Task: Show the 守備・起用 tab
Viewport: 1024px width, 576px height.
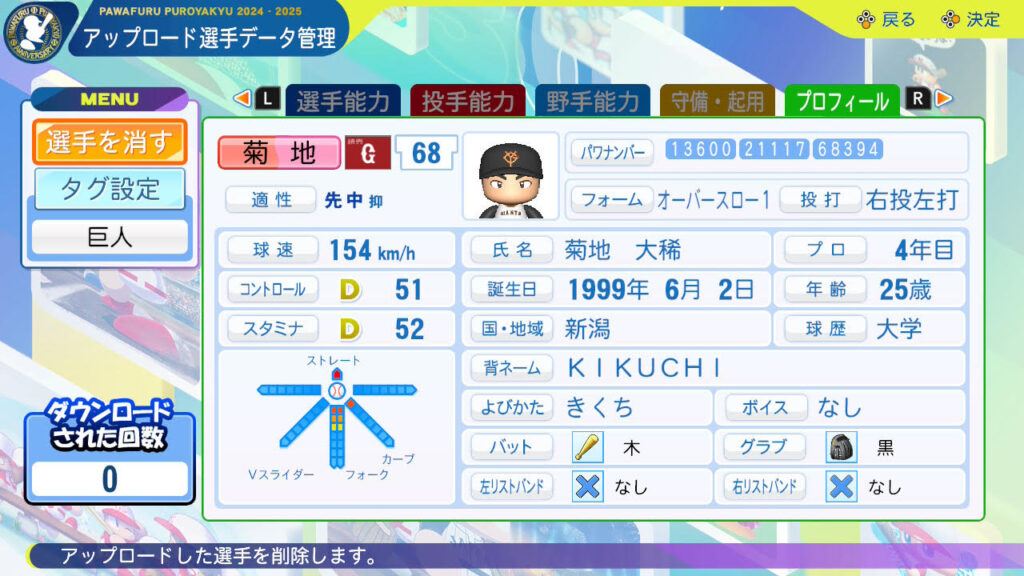Action: pyautogui.click(x=718, y=101)
